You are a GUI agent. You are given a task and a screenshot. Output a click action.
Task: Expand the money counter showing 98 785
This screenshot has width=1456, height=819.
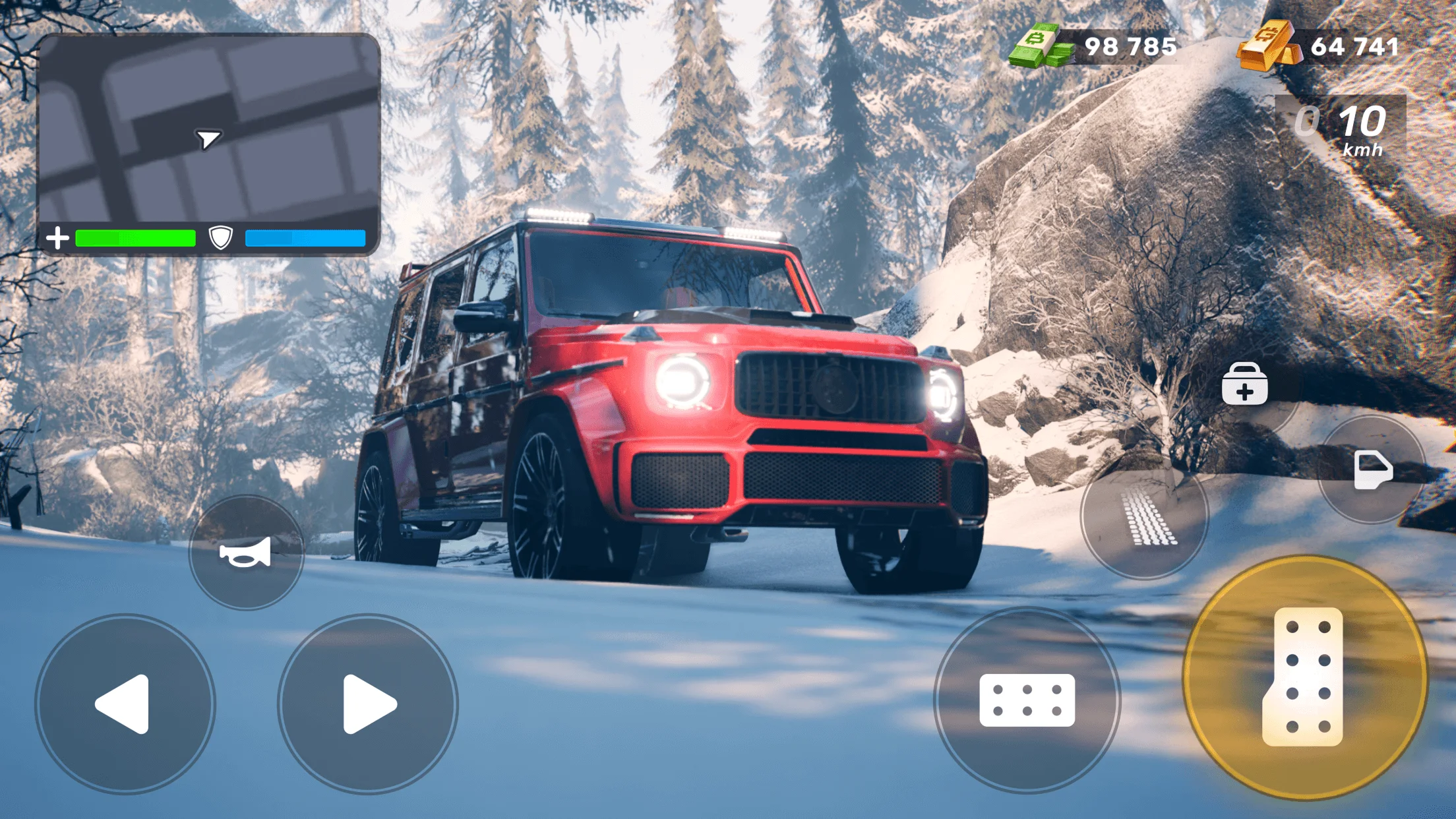(x=1133, y=46)
